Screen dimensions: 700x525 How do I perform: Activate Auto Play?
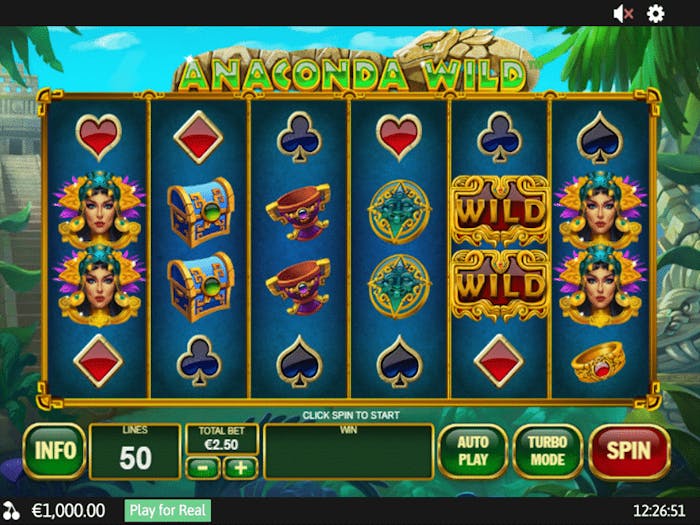point(472,451)
